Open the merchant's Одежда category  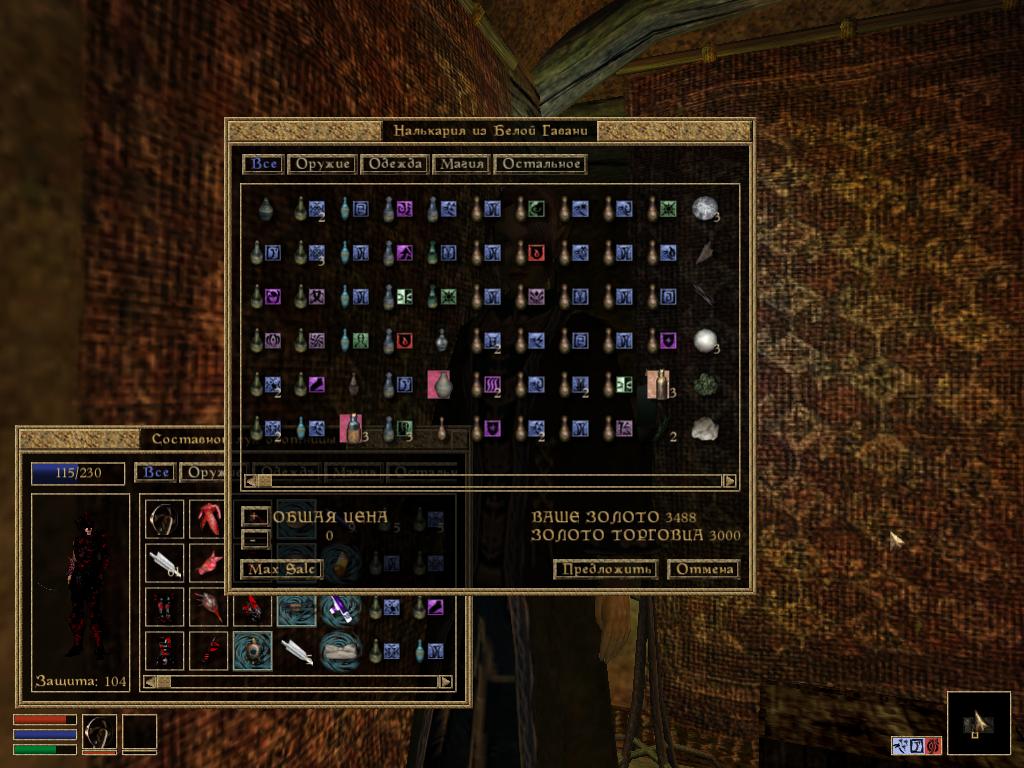tap(393, 164)
